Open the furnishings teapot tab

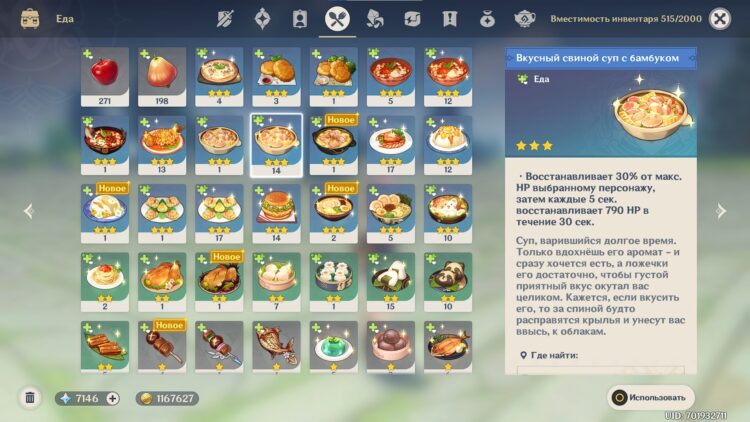[x=525, y=18]
